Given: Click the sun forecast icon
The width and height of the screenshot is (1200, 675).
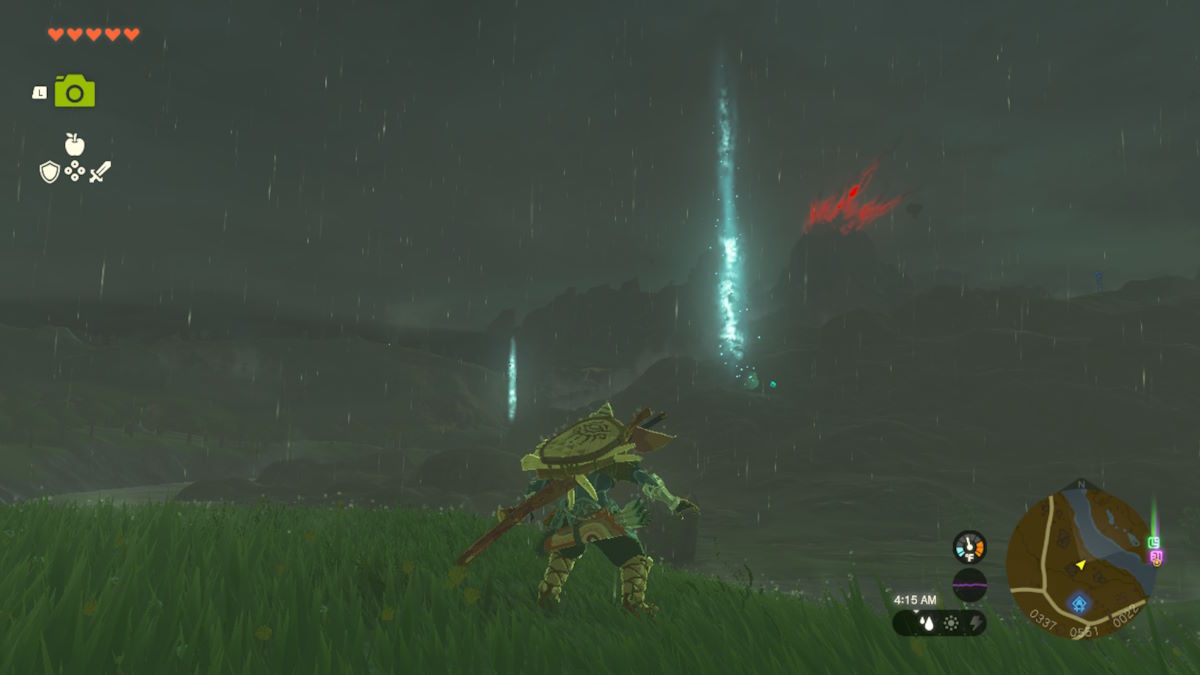Looking at the screenshot, I should click(x=950, y=624).
